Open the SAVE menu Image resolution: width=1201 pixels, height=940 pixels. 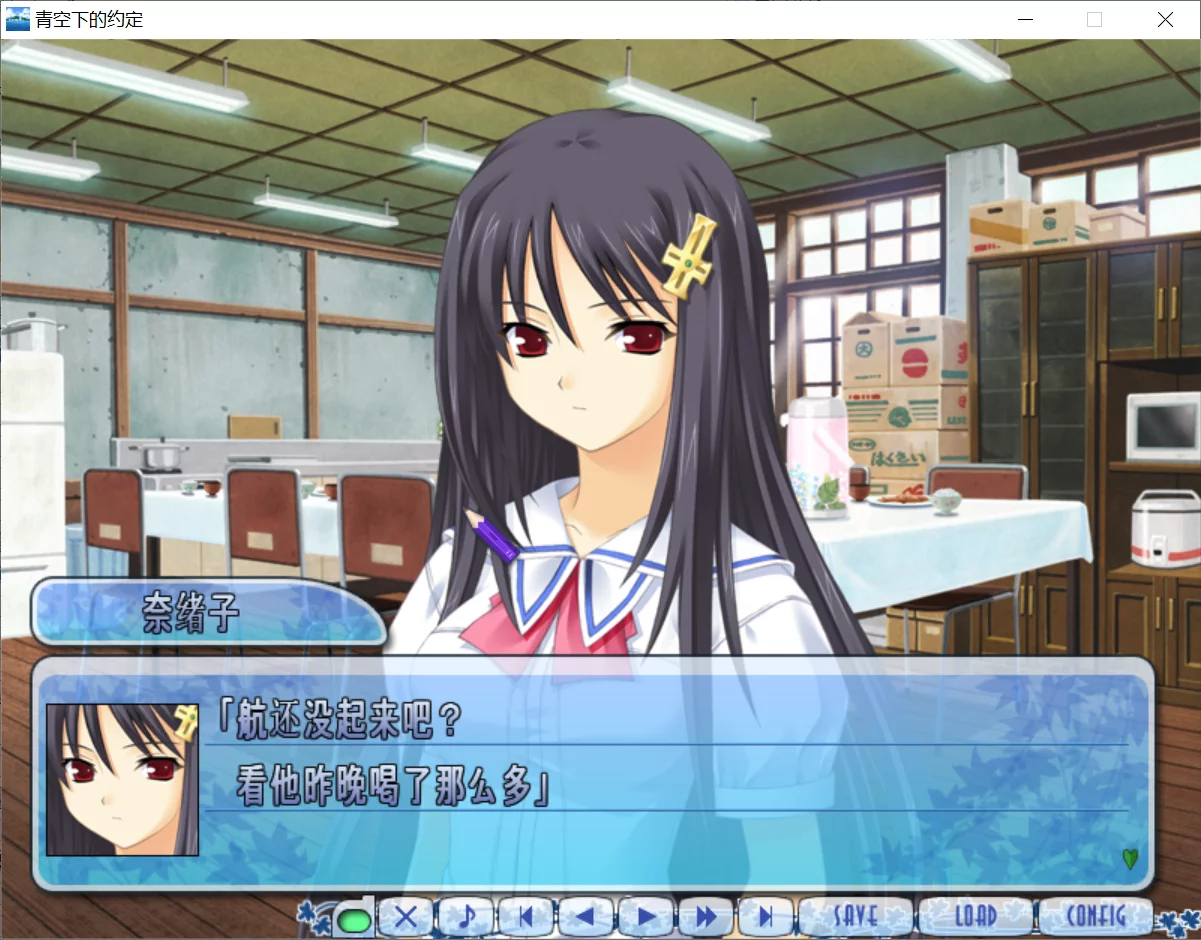click(x=855, y=916)
